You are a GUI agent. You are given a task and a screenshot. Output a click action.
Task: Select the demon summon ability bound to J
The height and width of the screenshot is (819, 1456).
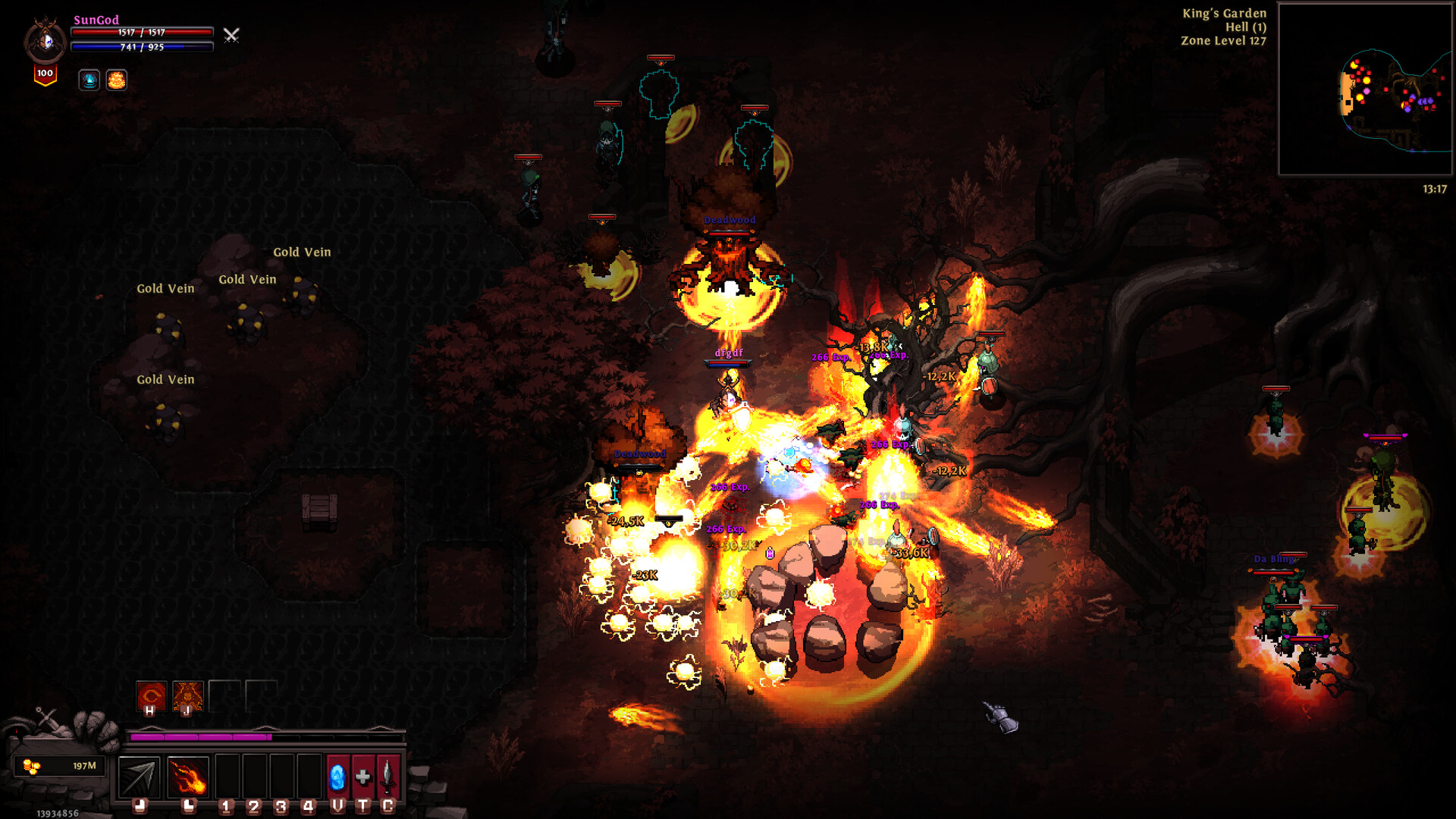[188, 694]
